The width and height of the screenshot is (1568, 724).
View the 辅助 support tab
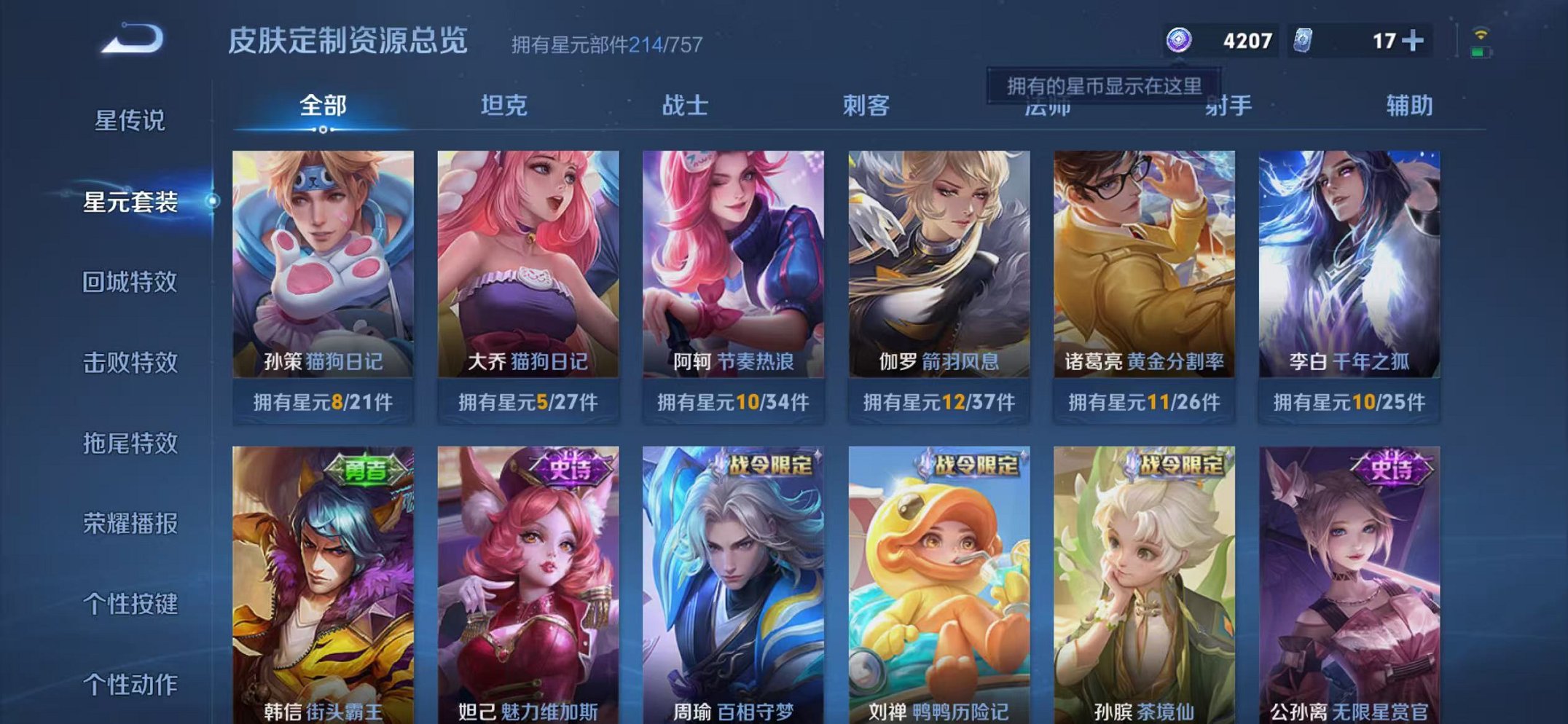pos(1408,106)
